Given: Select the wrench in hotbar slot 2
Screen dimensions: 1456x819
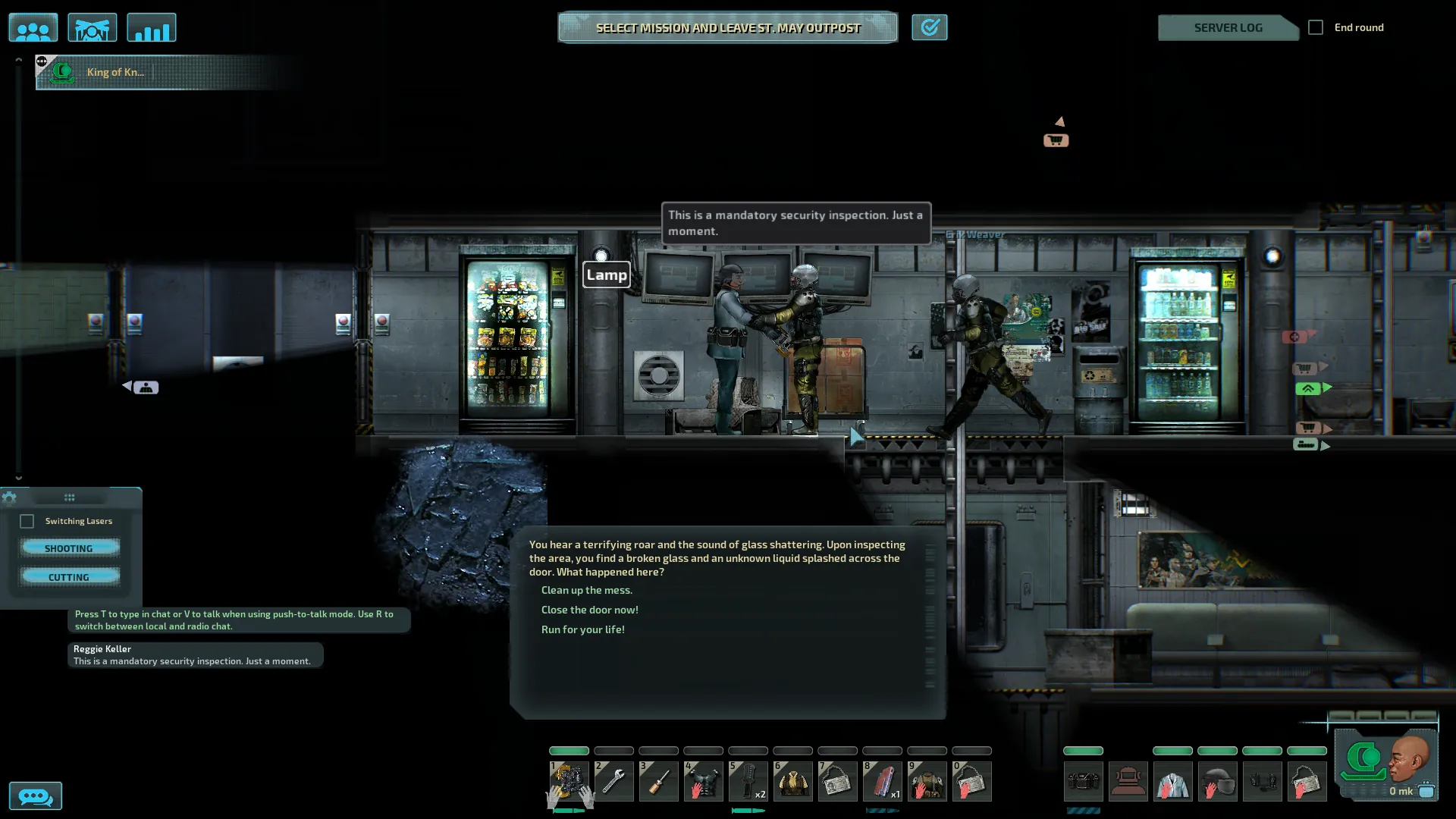Looking at the screenshot, I should pos(613,781).
